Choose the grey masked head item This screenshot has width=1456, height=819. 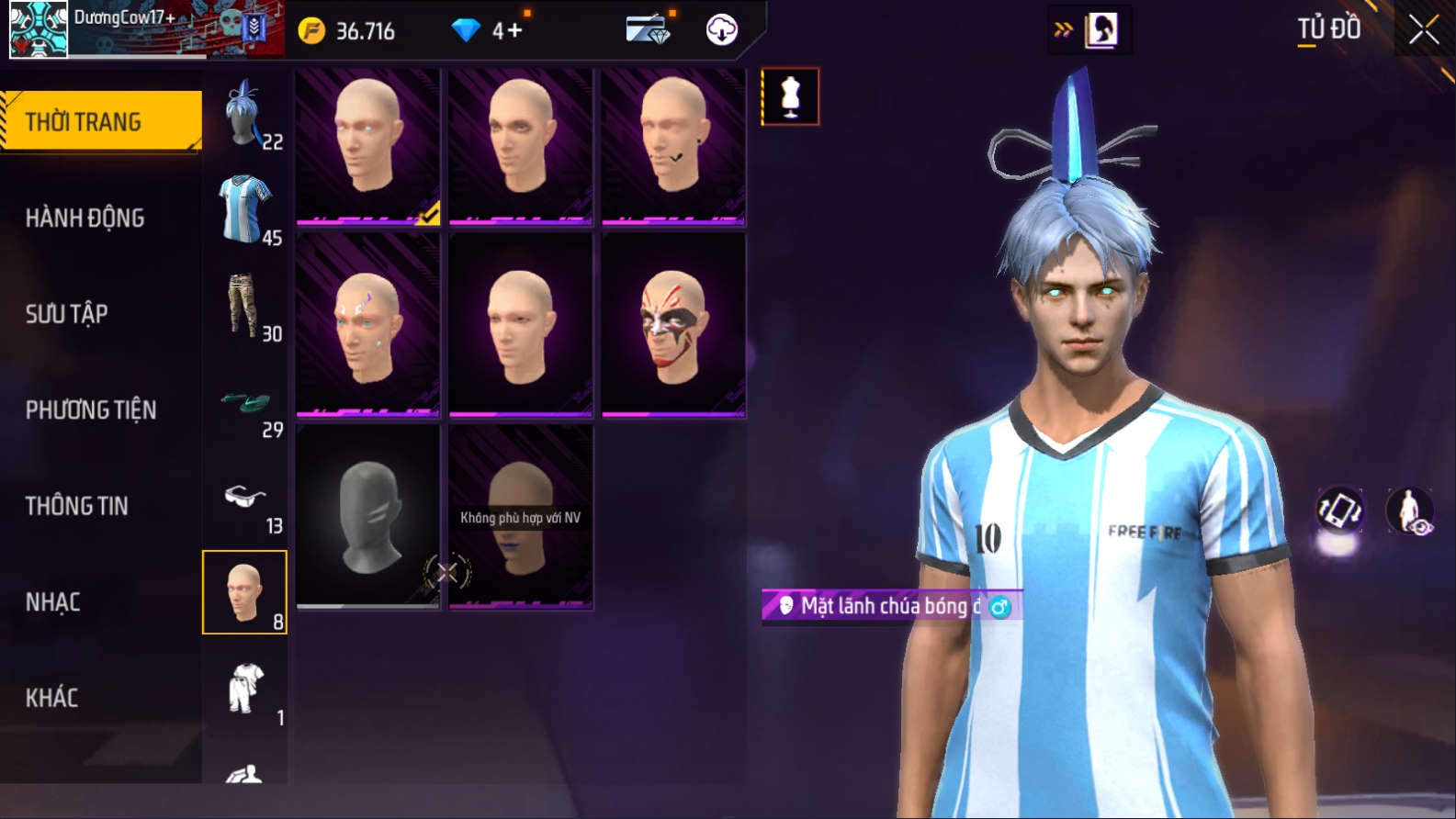[x=367, y=516]
